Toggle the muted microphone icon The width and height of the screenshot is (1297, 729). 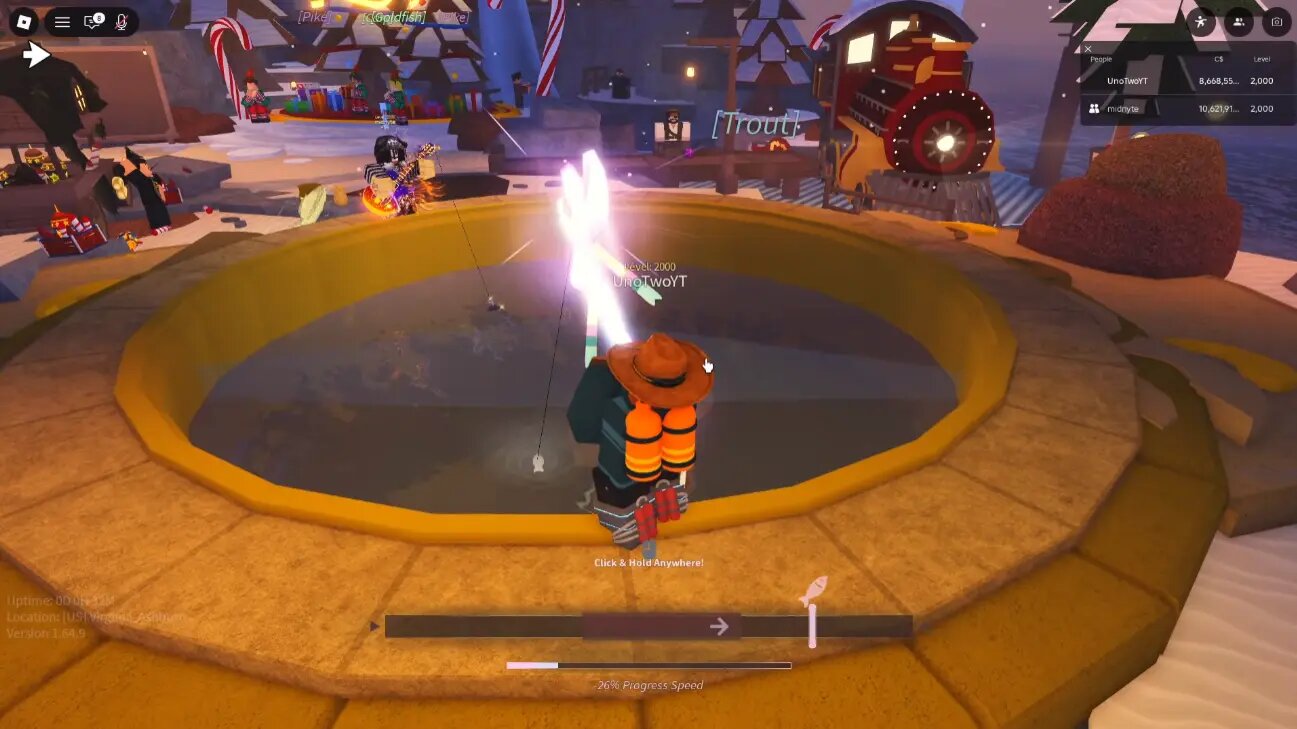click(x=122, y=22)
